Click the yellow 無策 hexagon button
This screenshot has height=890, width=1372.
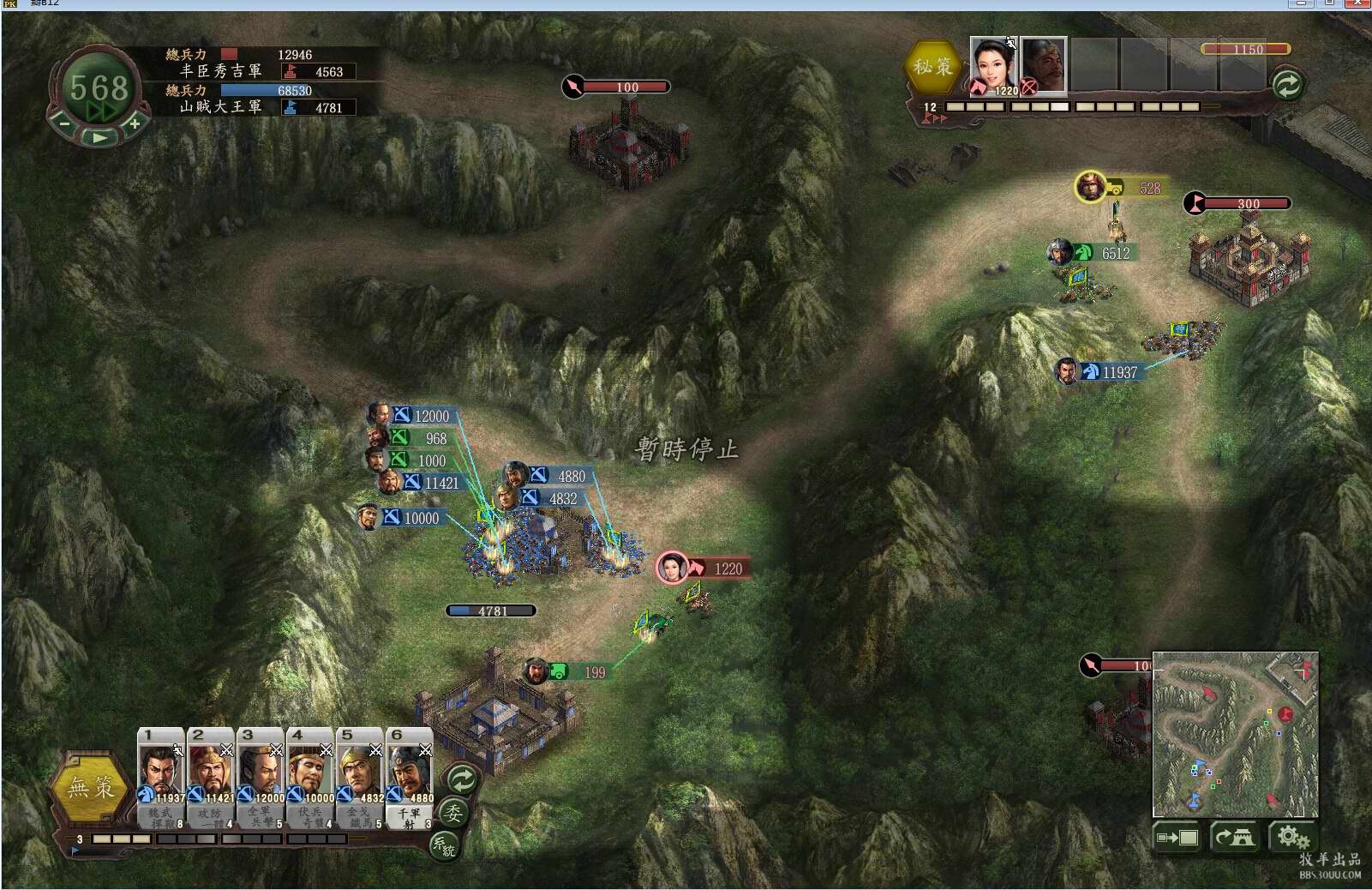tap(91, 786)
